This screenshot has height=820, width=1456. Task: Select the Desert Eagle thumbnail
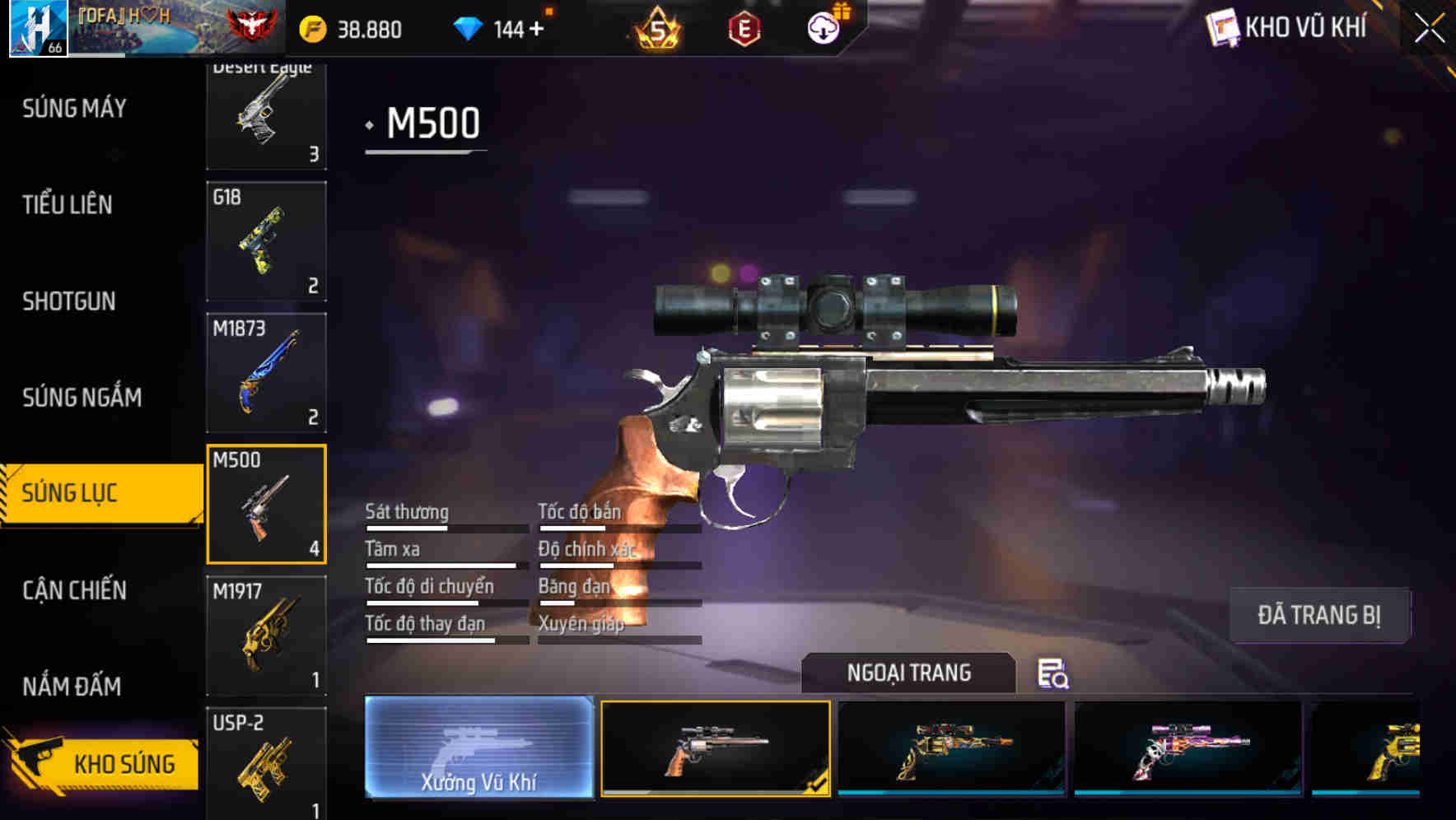coord(265,113)
